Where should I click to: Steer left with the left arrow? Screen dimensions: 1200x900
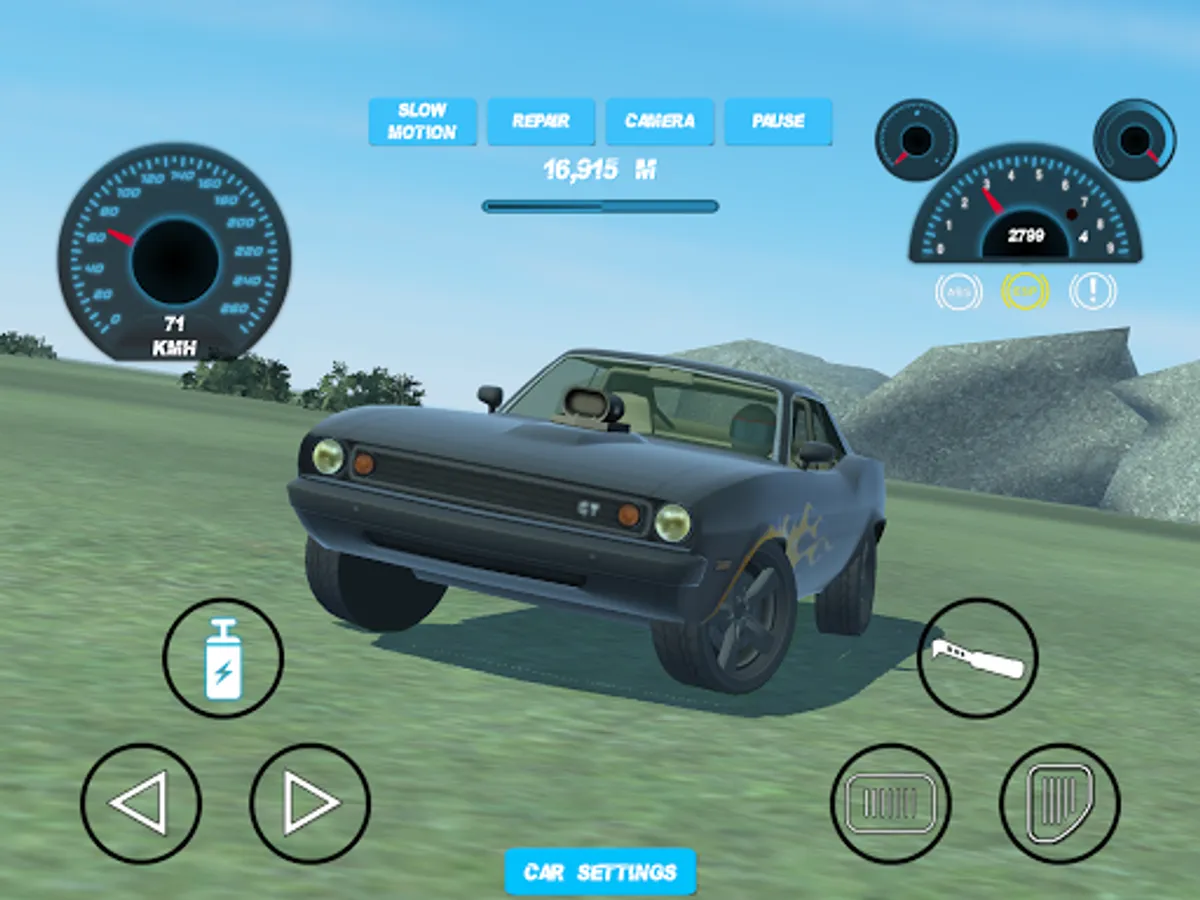140,803
